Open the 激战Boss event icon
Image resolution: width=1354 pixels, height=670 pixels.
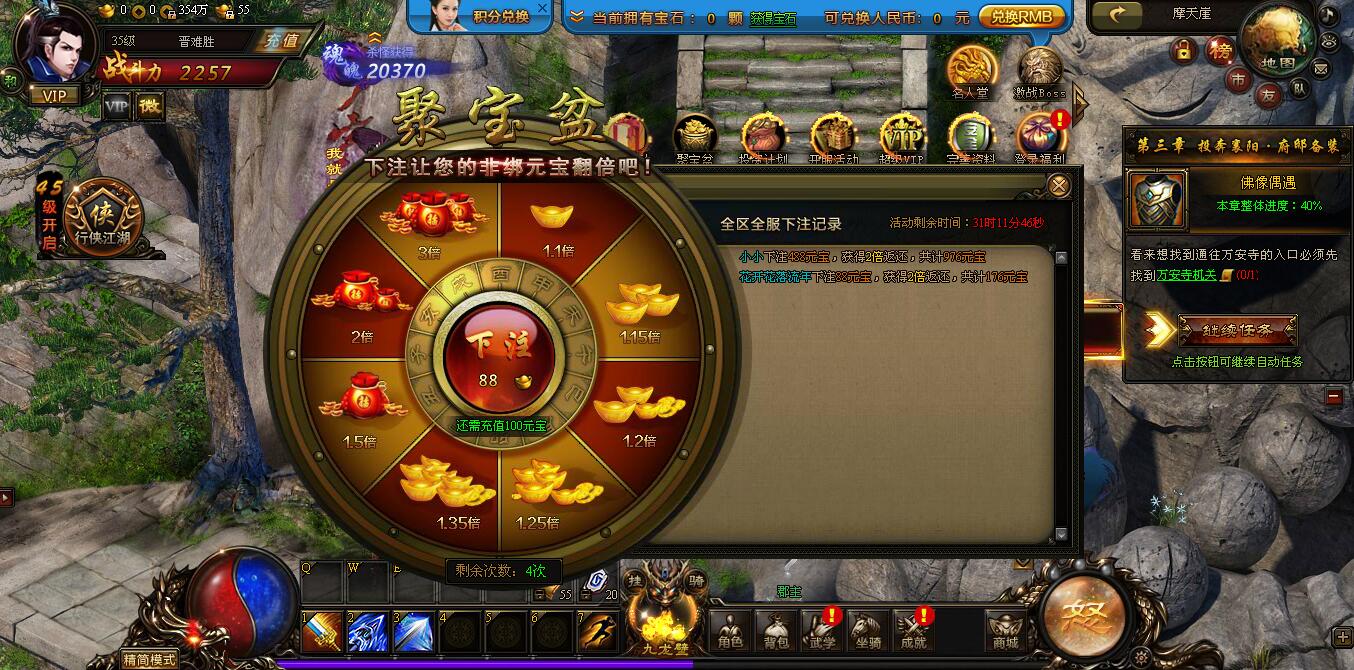(1040, 72)
